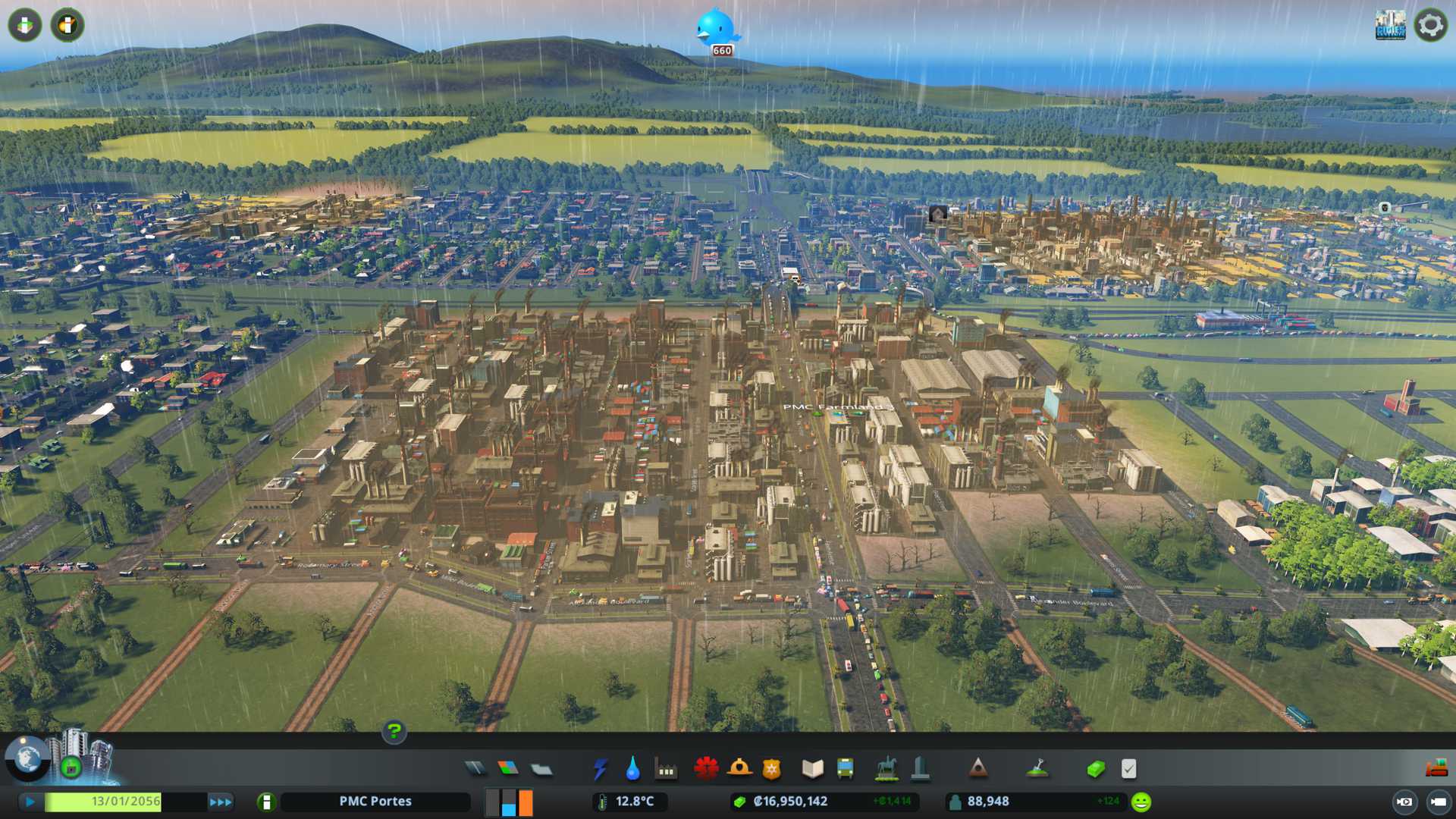Open the Parks and Decoration menu

[x=886, y=769]
